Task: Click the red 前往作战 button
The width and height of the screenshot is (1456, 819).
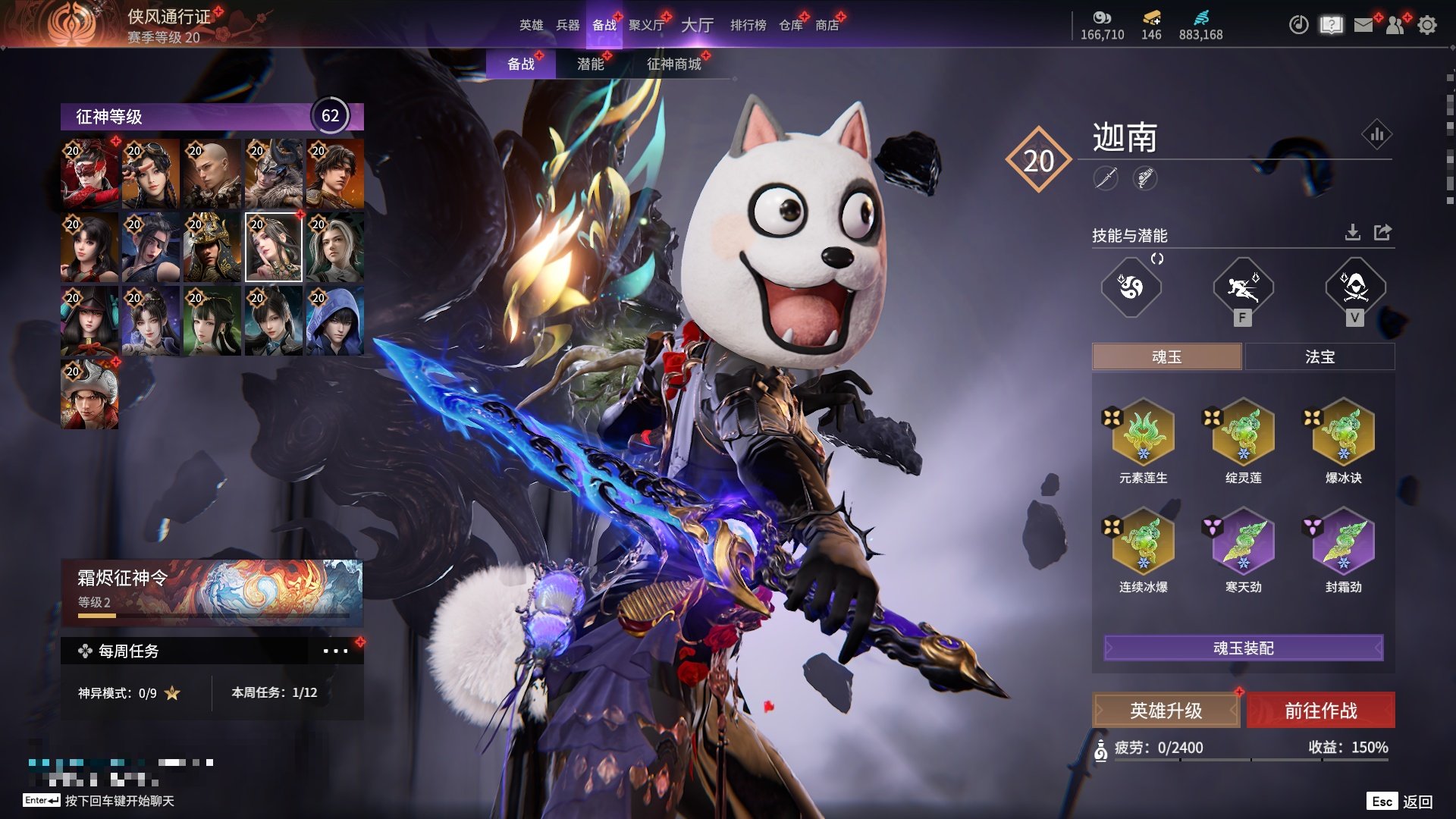Action: (x=1320, y=711)
